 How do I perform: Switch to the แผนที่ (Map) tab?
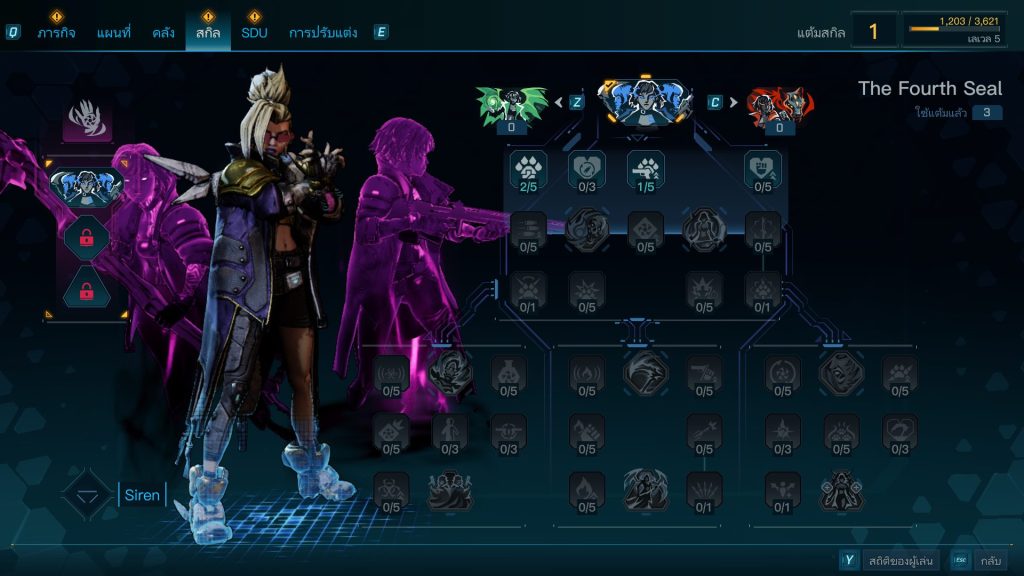(114, 33)
